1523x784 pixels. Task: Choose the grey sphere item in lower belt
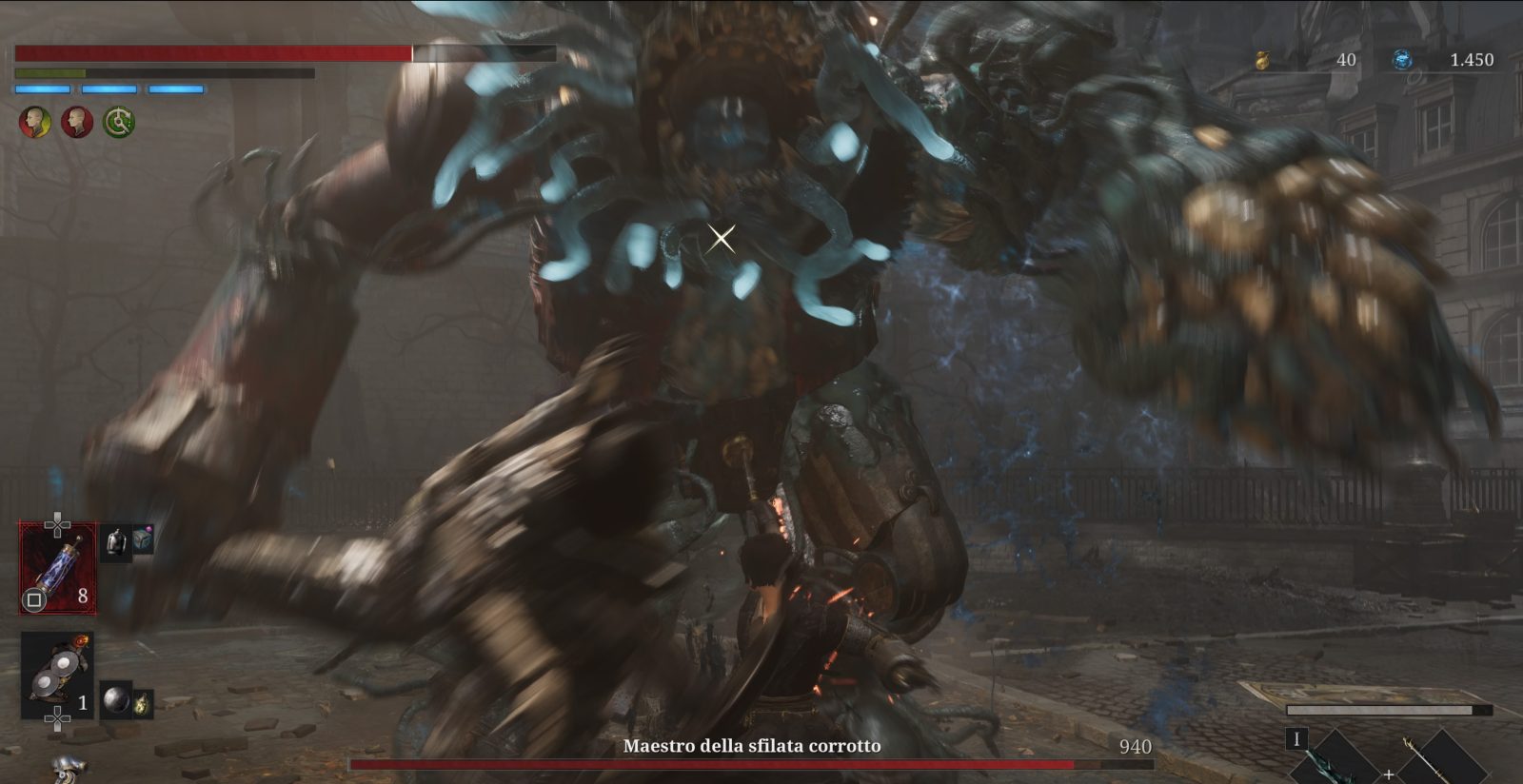[116, 700]
